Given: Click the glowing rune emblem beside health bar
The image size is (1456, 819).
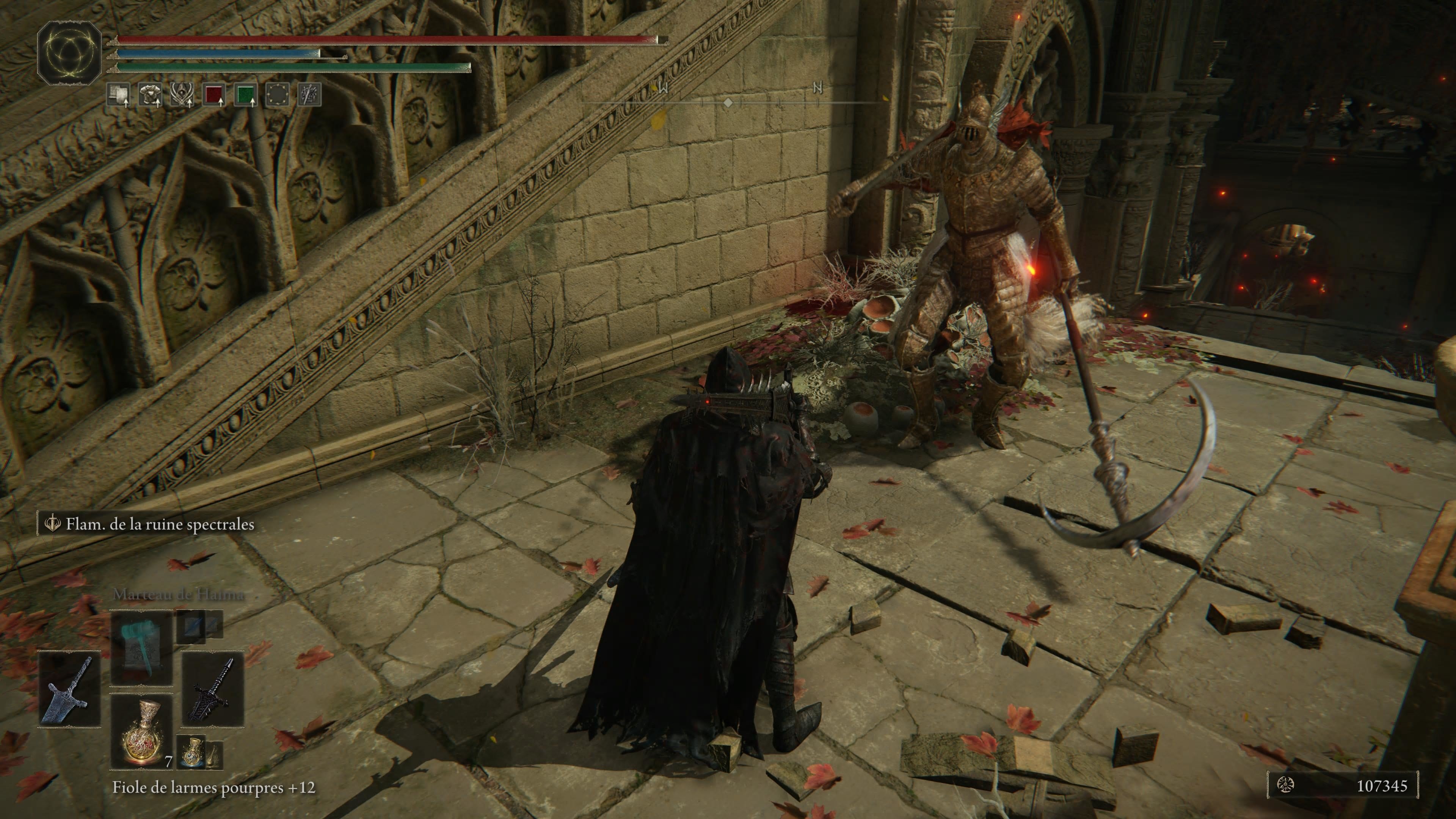Looking at the screenshot, I should (69, 53).
